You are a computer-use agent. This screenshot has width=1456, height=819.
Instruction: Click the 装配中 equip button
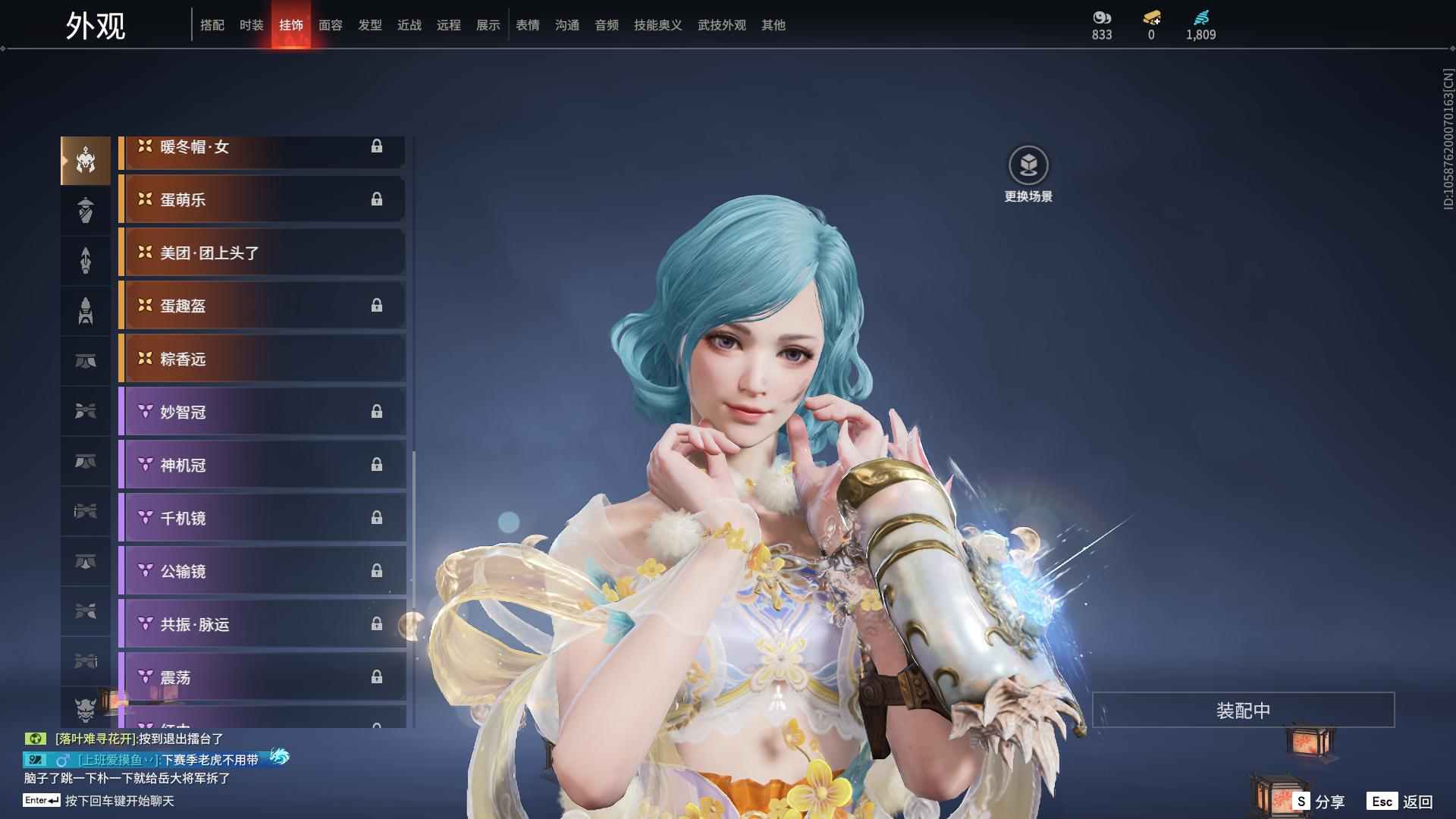[x=1243, y=711]
